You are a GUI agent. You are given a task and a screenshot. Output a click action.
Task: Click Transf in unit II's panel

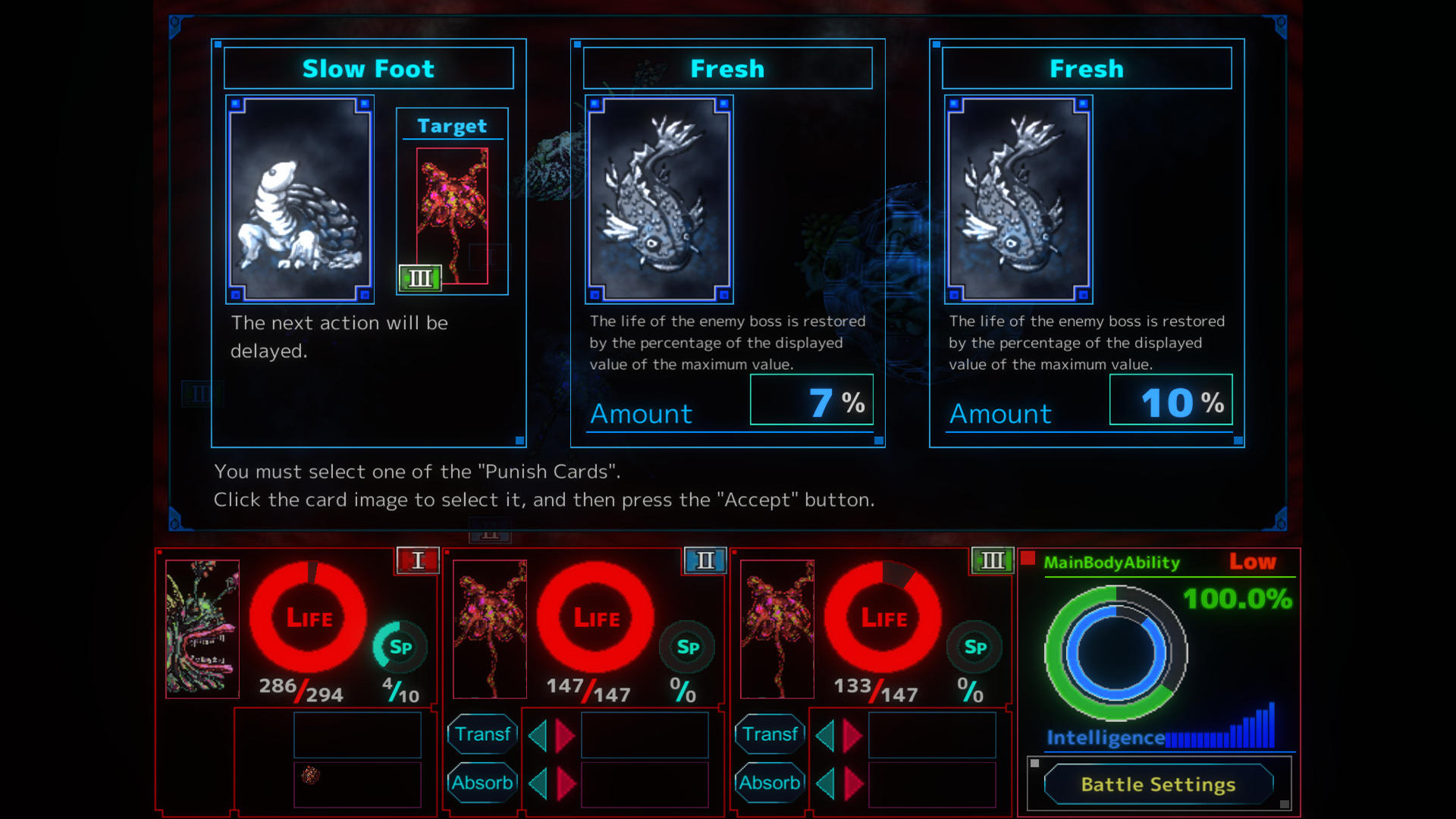482,734
